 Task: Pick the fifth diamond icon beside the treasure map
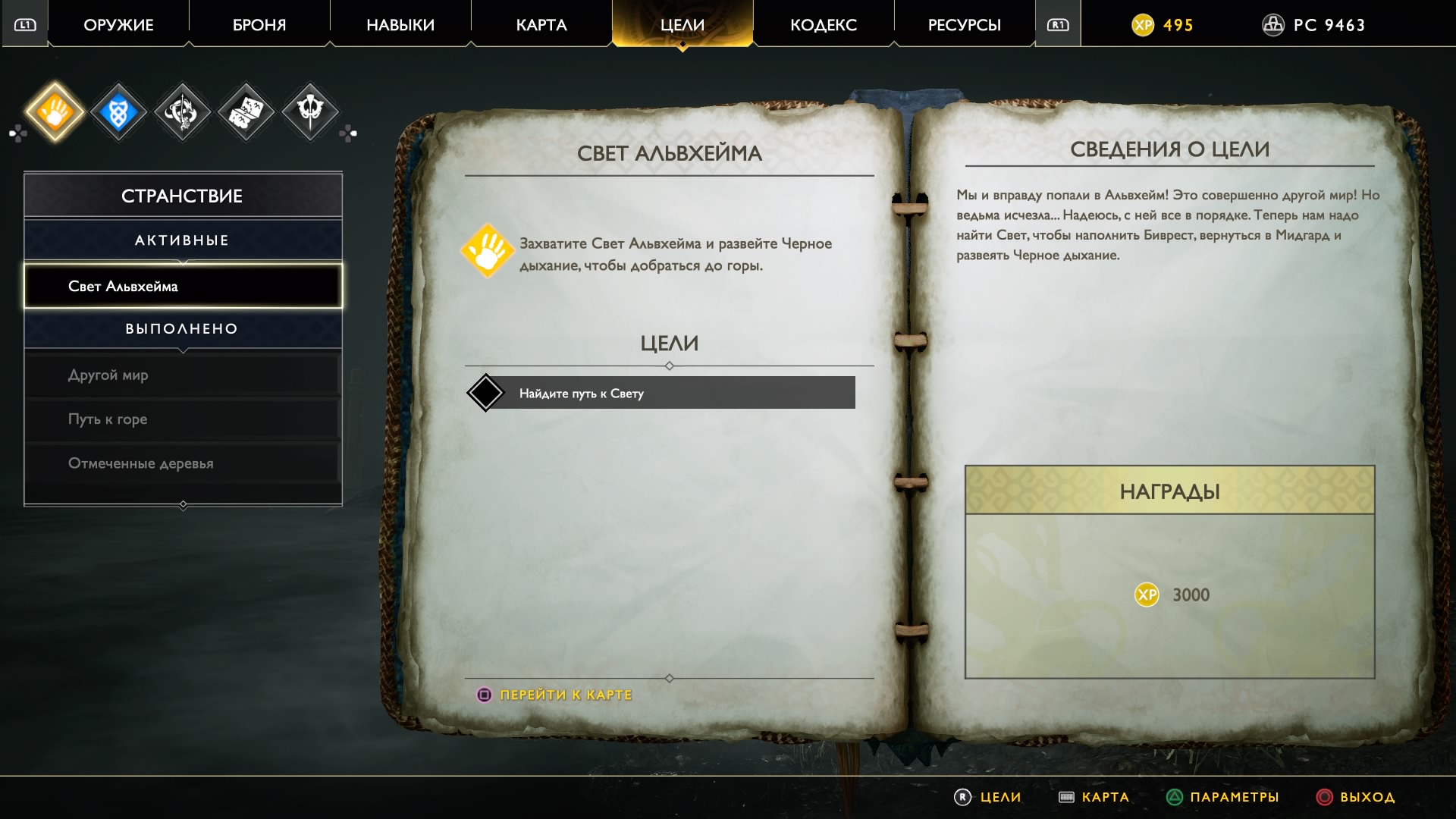[310, 111]
